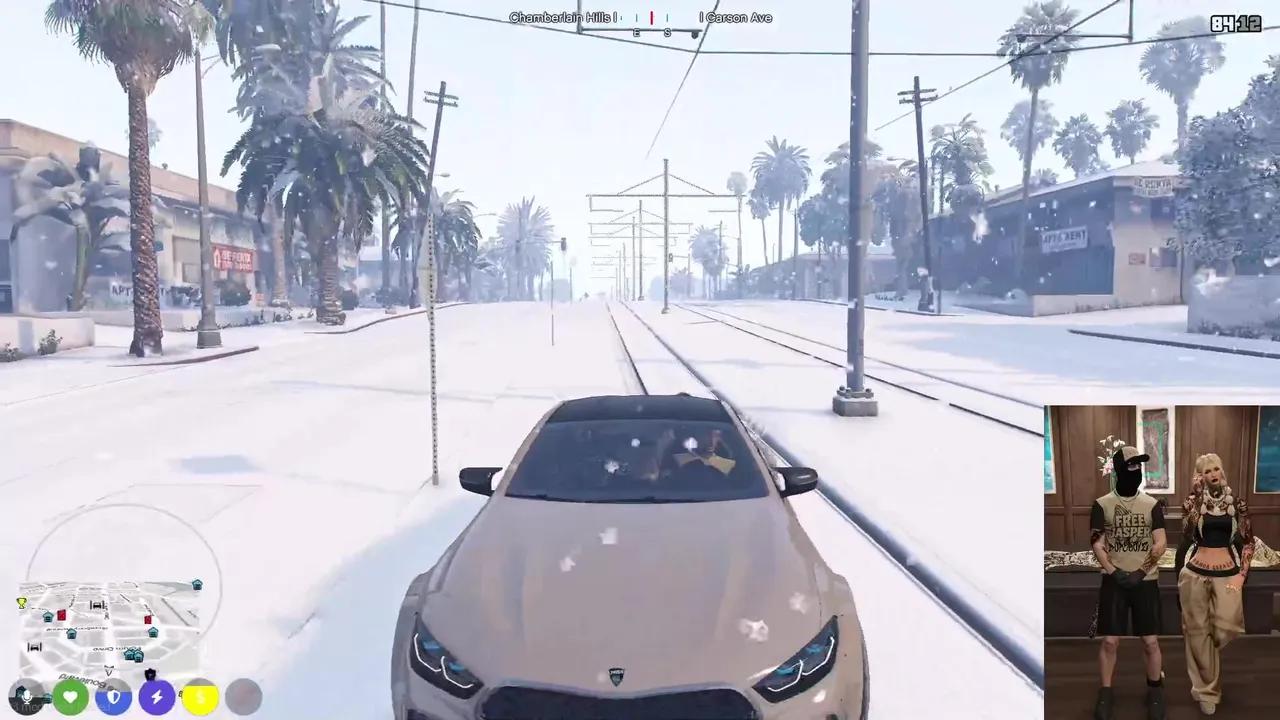The image size is (1280, 720).
Task: Select the yellow trophy marker on minimap
Action: tap(22, 603)
